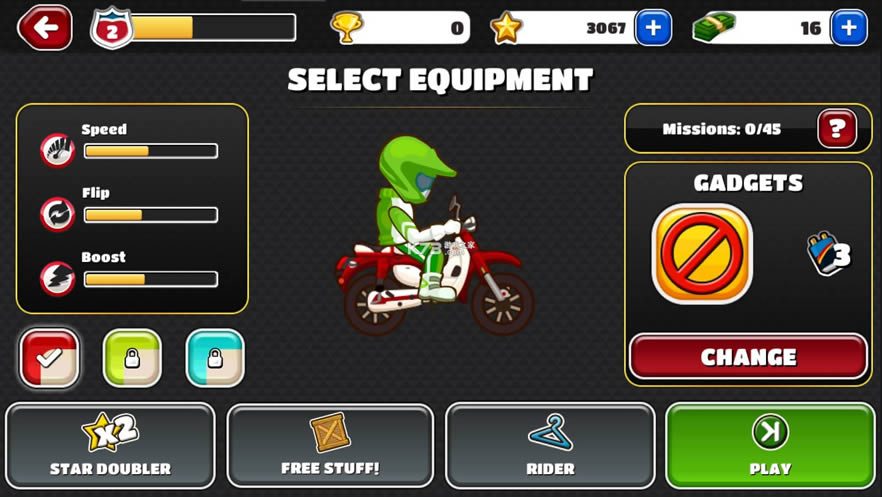The image size is (882, 497).
Task: Open the missions help question mark
Action: 837,129
